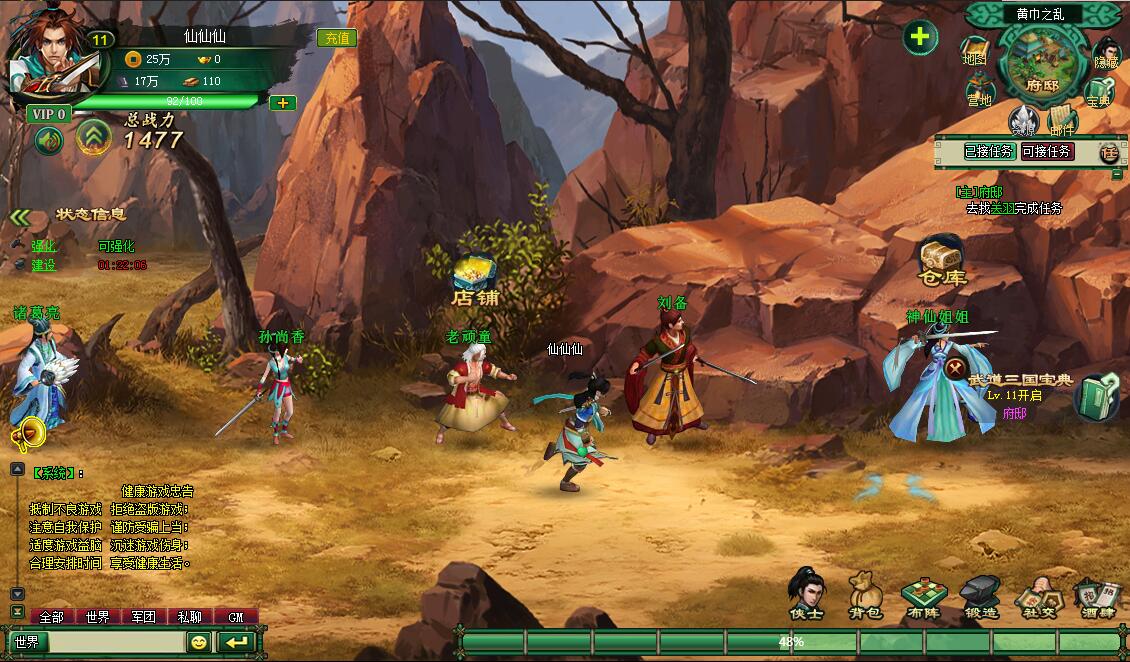Open the 邮件 mail icon
The width and height of the screenshot is (1130, 662).
[1062, 122]
